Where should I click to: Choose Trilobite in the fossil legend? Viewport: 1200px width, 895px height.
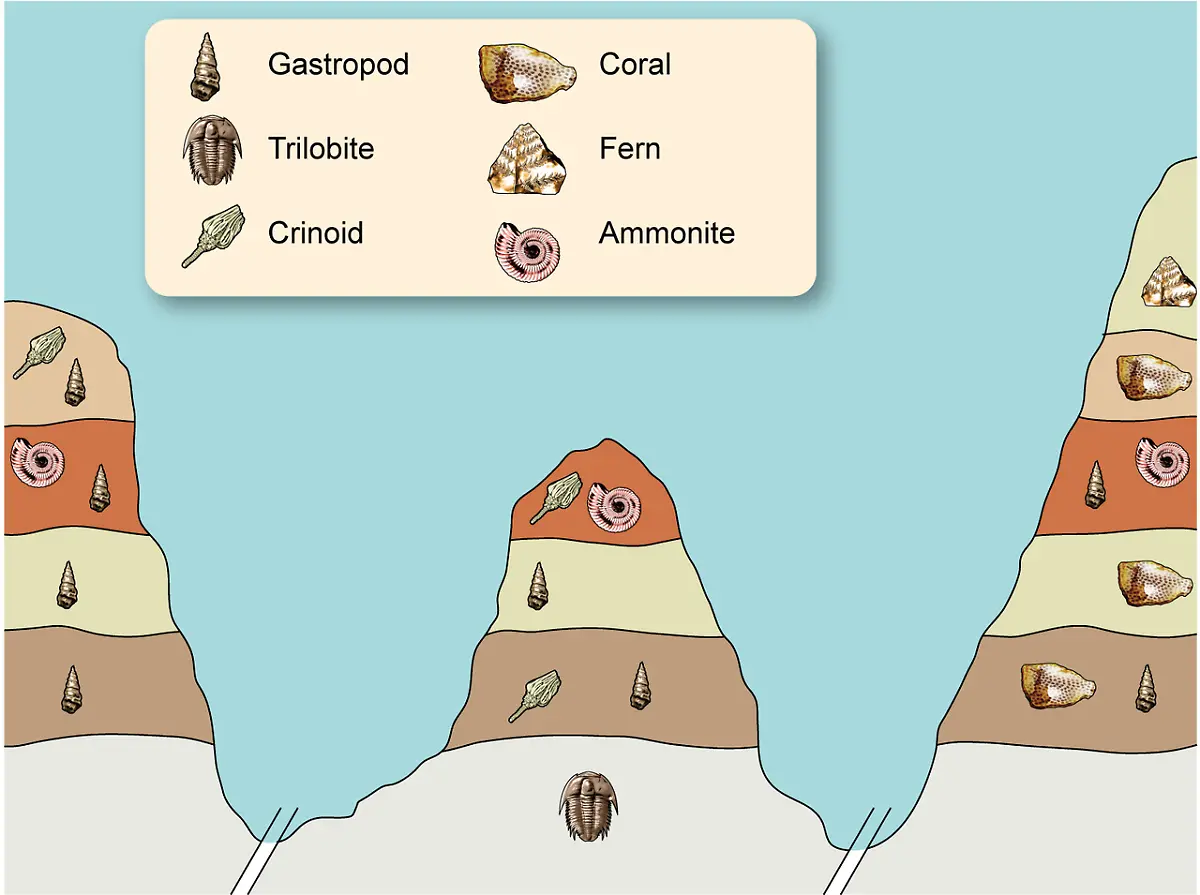coord(320,149)
